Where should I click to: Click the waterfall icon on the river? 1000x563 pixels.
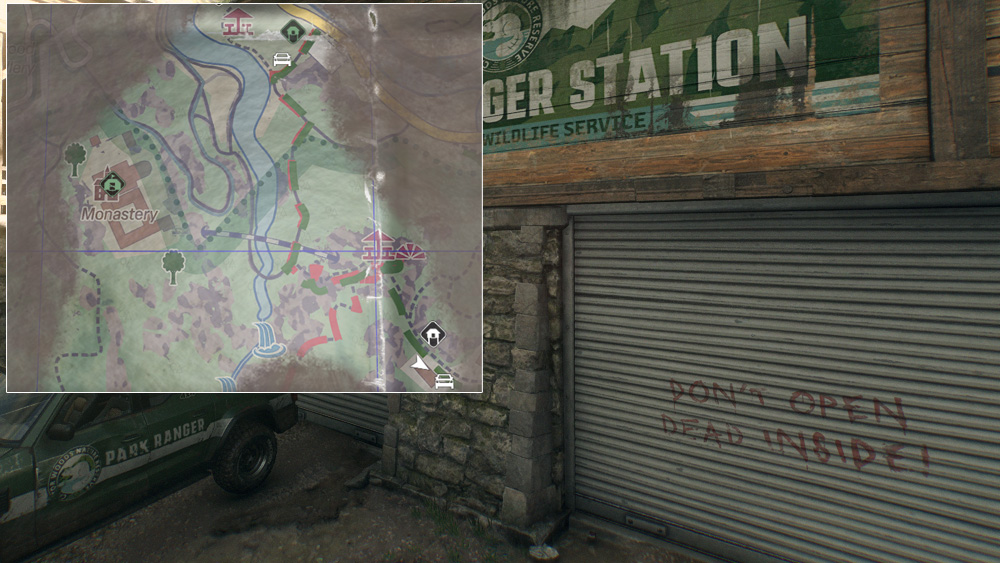[x=267, y=341]
